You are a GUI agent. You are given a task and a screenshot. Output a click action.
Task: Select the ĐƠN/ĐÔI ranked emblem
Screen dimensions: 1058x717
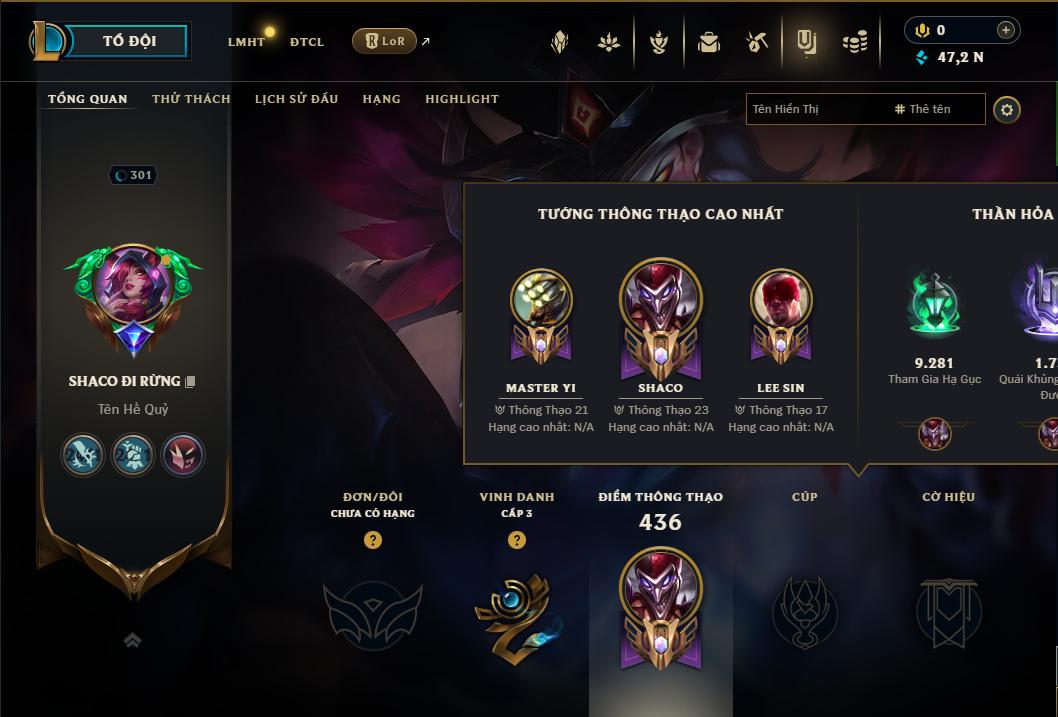point(372,612)
